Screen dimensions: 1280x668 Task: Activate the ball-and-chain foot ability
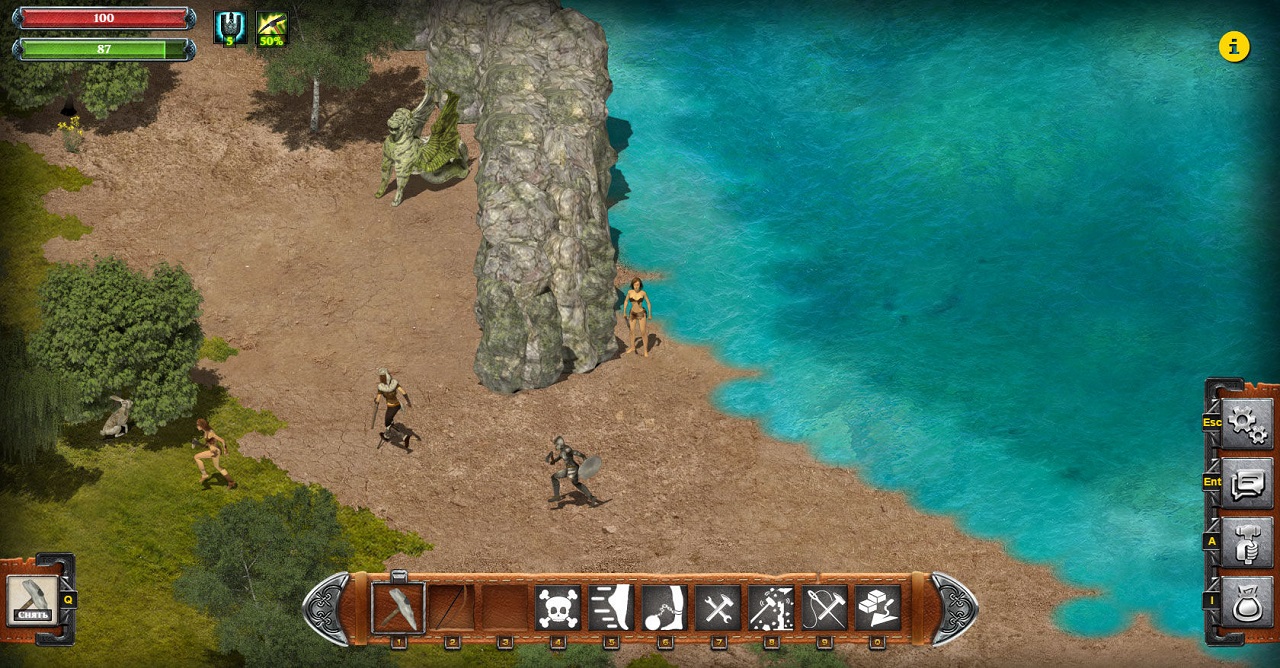coord(664,608)
